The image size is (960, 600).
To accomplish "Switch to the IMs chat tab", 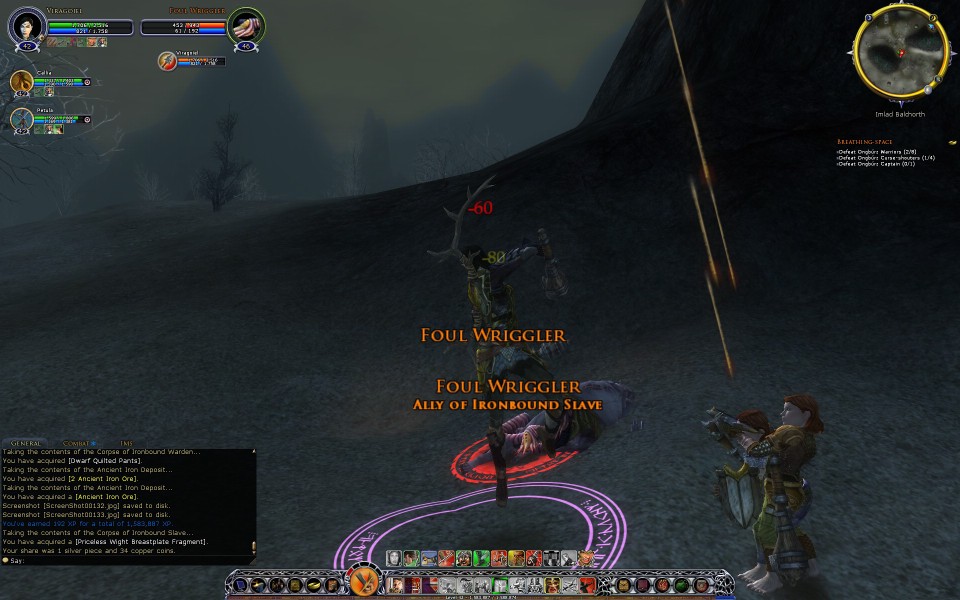I will coord(126,443).
